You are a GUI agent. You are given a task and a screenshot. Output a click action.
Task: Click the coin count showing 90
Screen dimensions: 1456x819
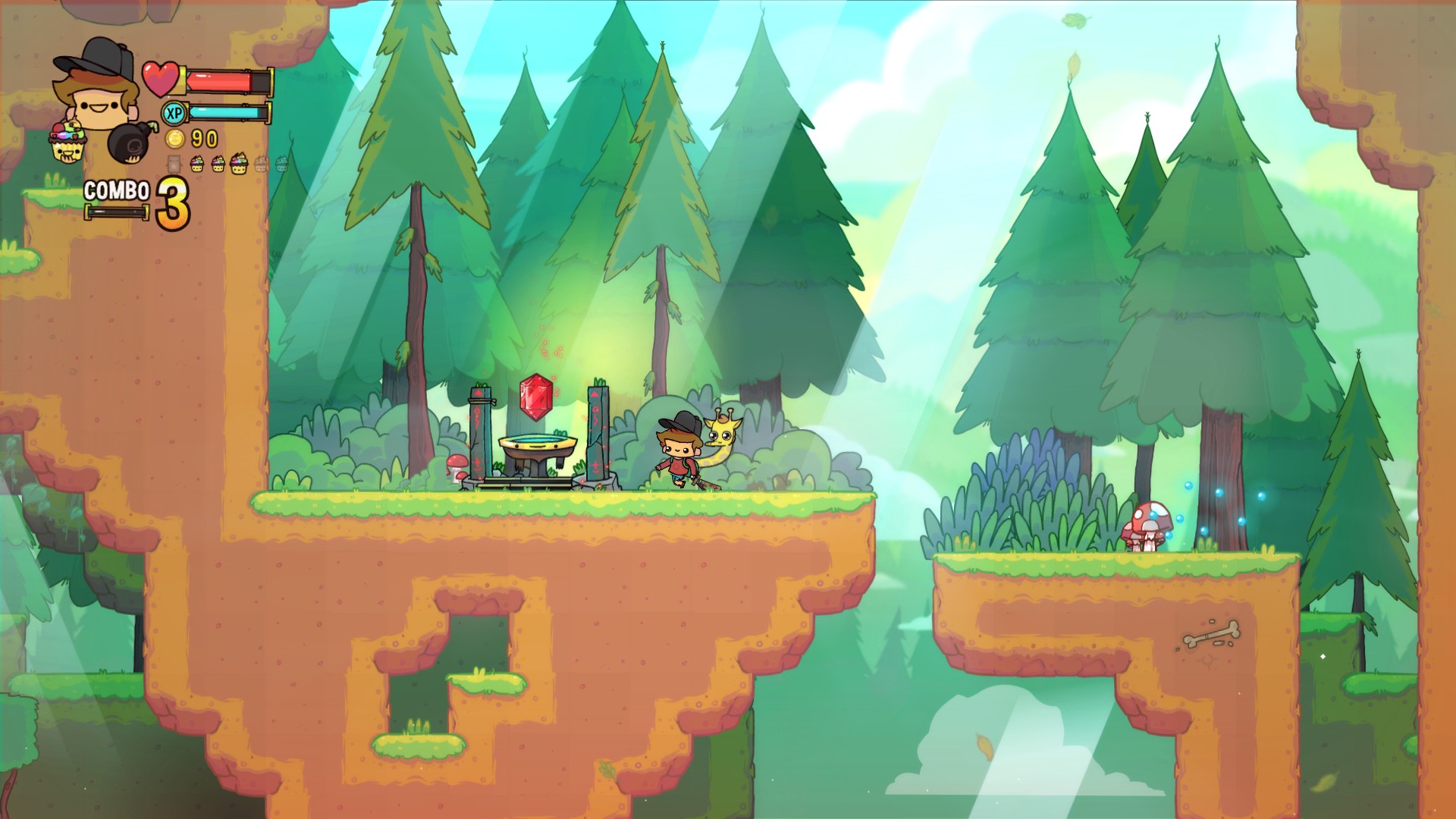point(204,138)
